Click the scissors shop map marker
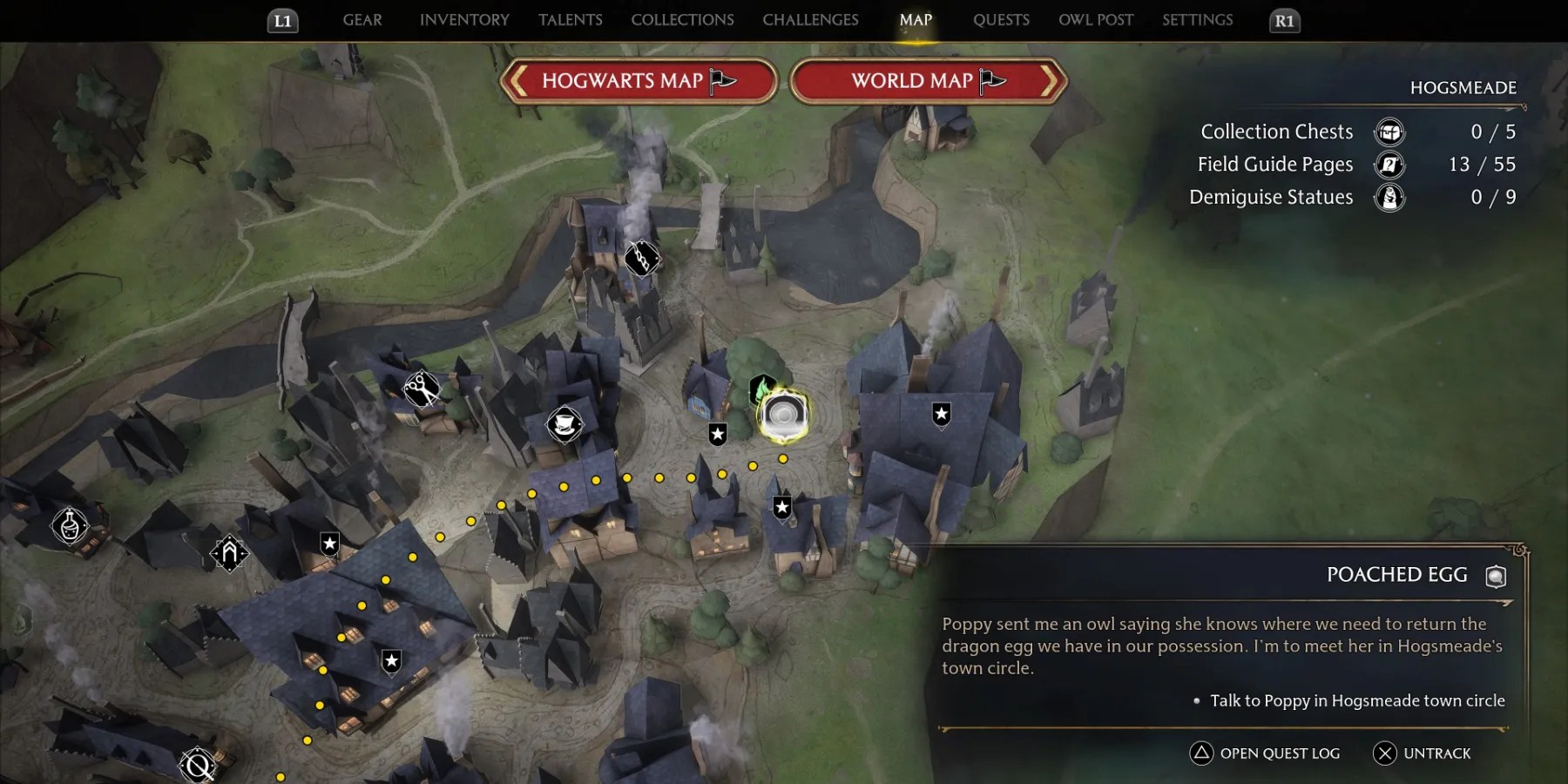The height and width of the screenshot is (784, 1568). click(421, 388)
